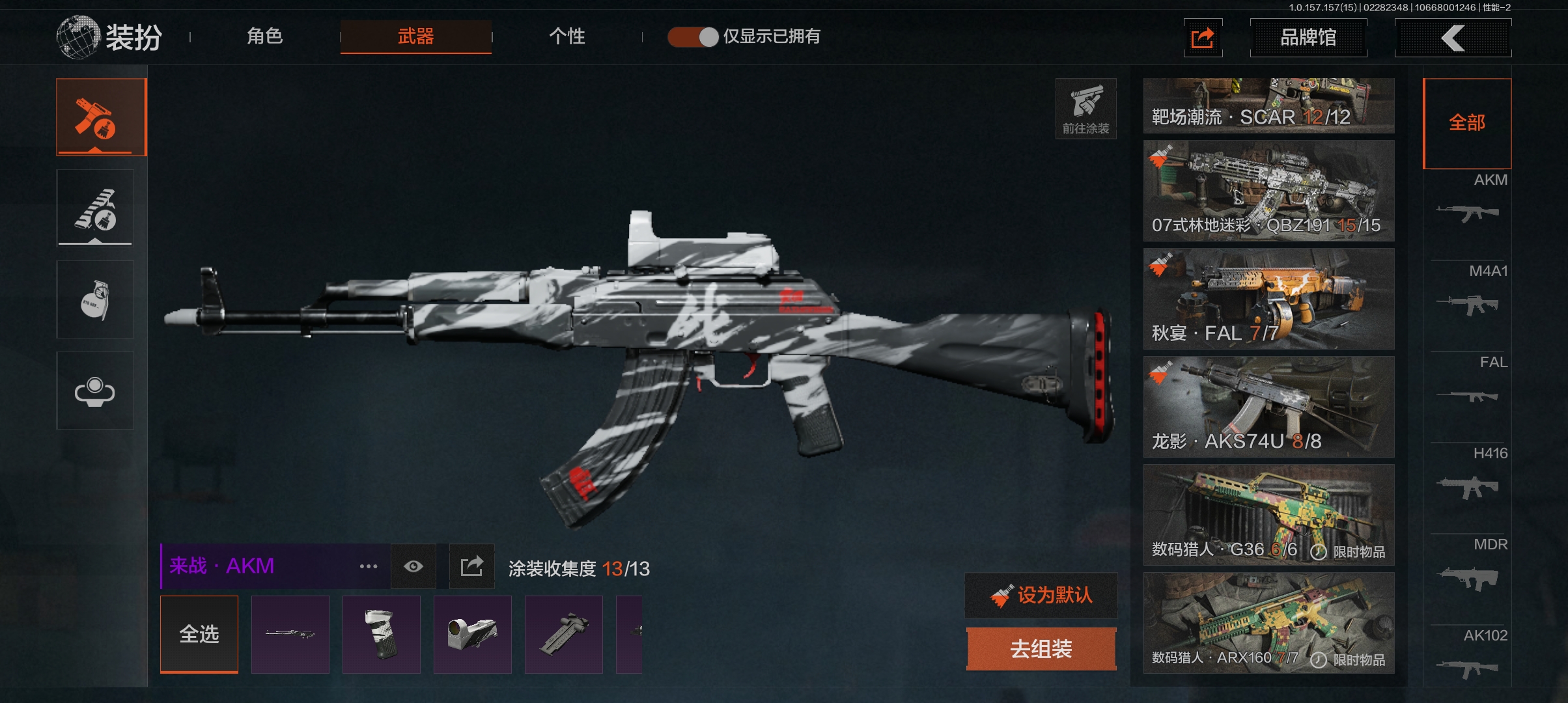This screenshot has width=1568, height=703.
Task: Open the 品牌馆 button
Action: point(1308,38)
